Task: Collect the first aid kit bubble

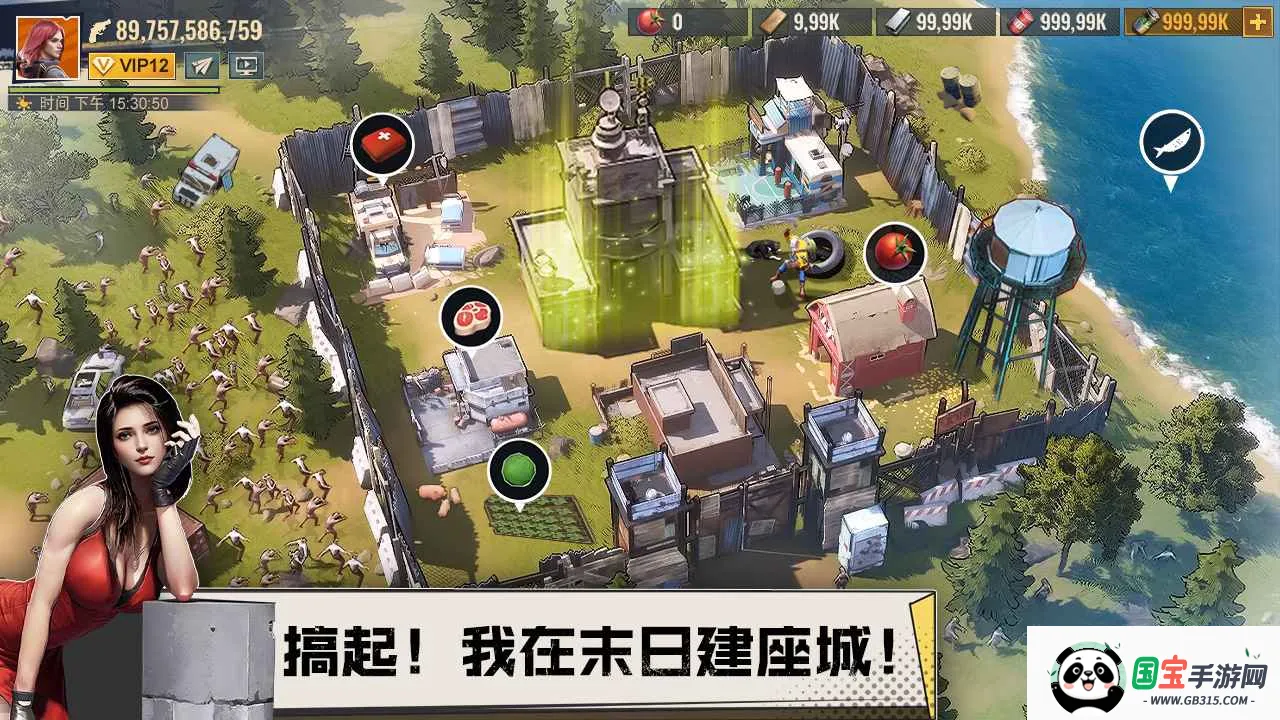Action: (x=383, y=144)
